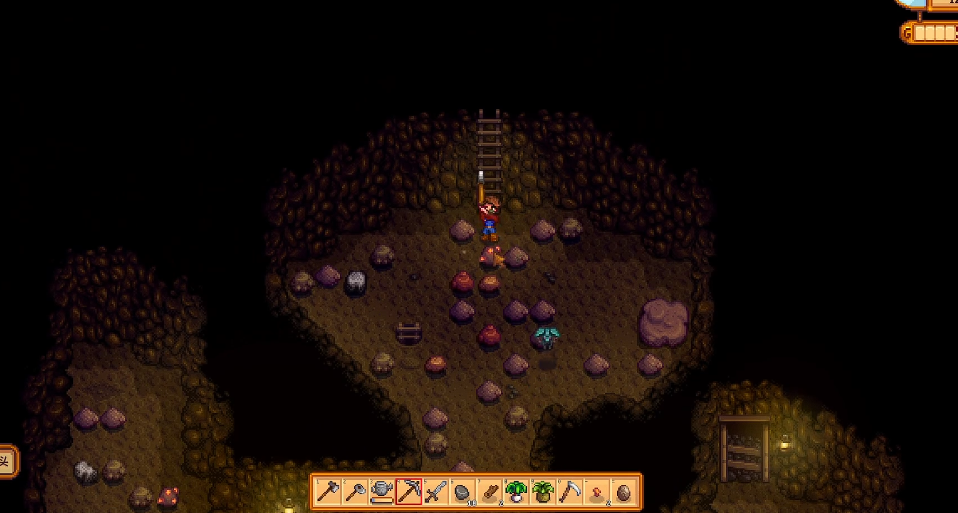The image size is (958, 513).
Task: Choose the watering can slot
Action: tap(381, 491)
